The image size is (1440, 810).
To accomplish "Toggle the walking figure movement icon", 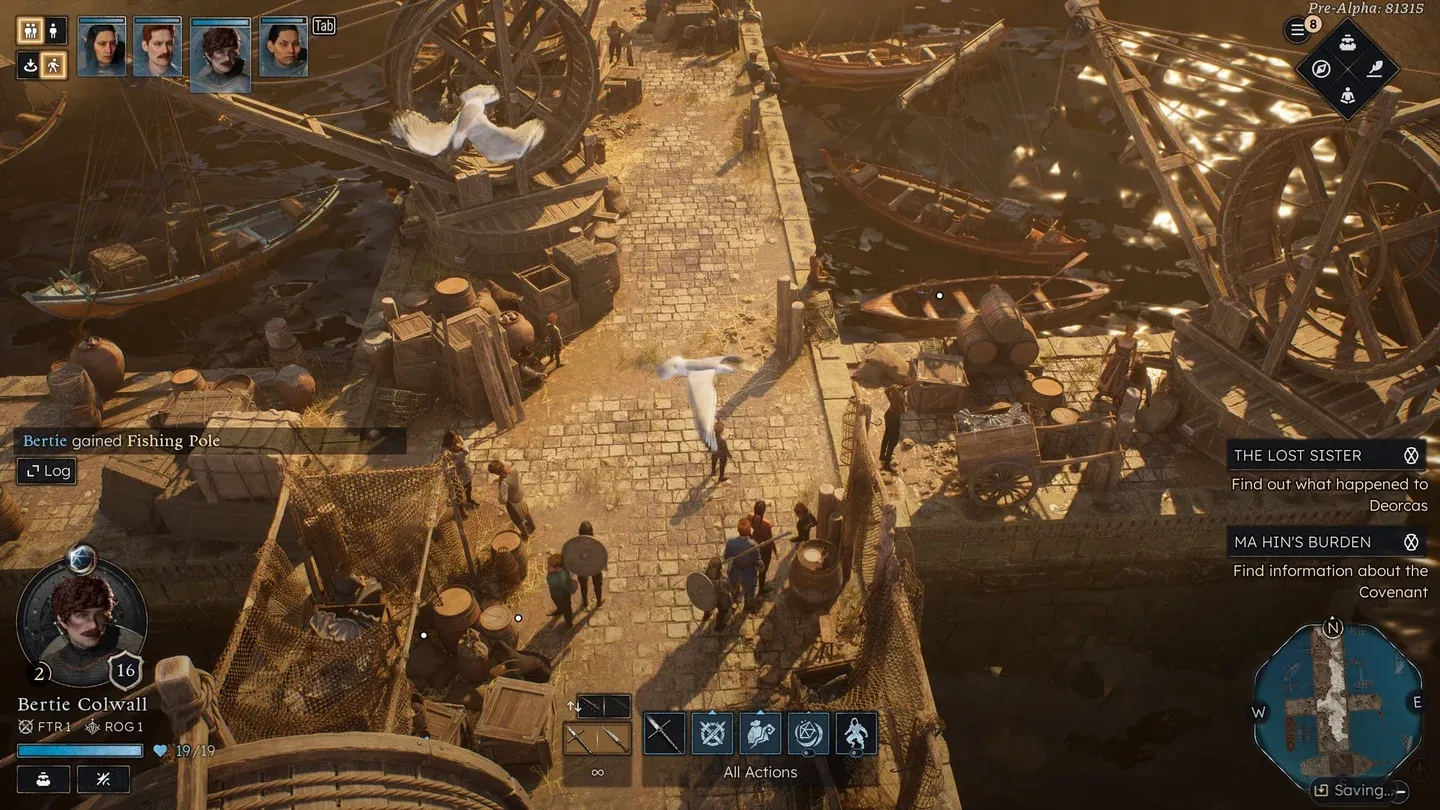I will pos(54,65).
